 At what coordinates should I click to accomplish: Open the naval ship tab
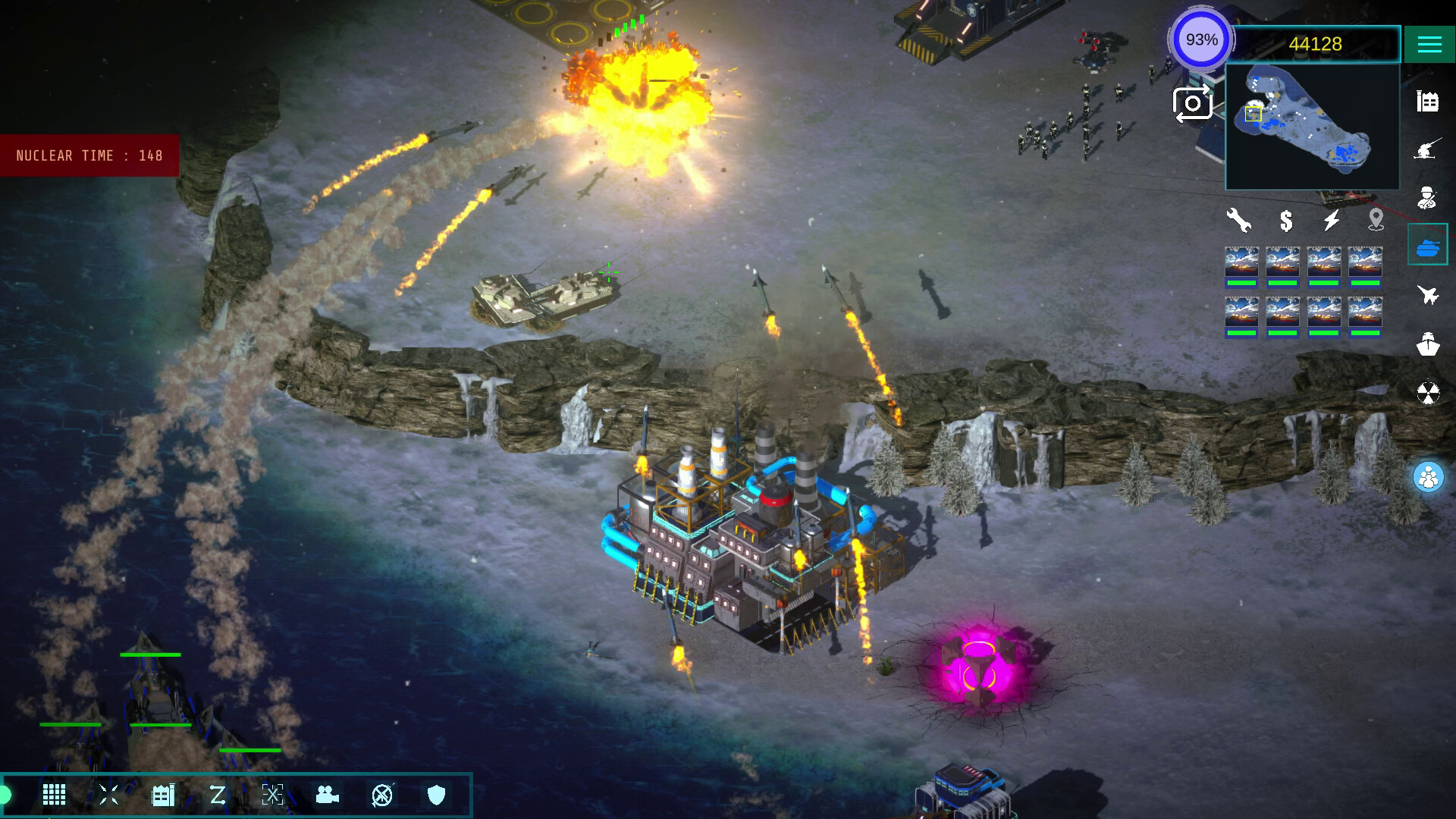click(x=1428, y=344)
